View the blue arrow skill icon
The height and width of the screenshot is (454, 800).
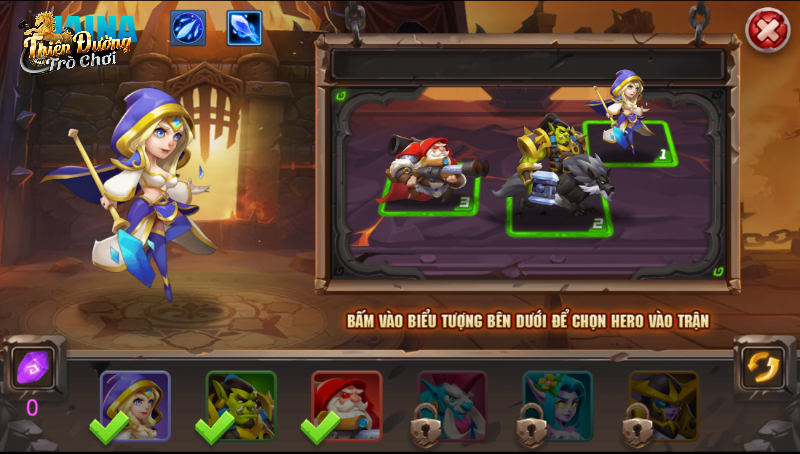(x=188, y=28)
